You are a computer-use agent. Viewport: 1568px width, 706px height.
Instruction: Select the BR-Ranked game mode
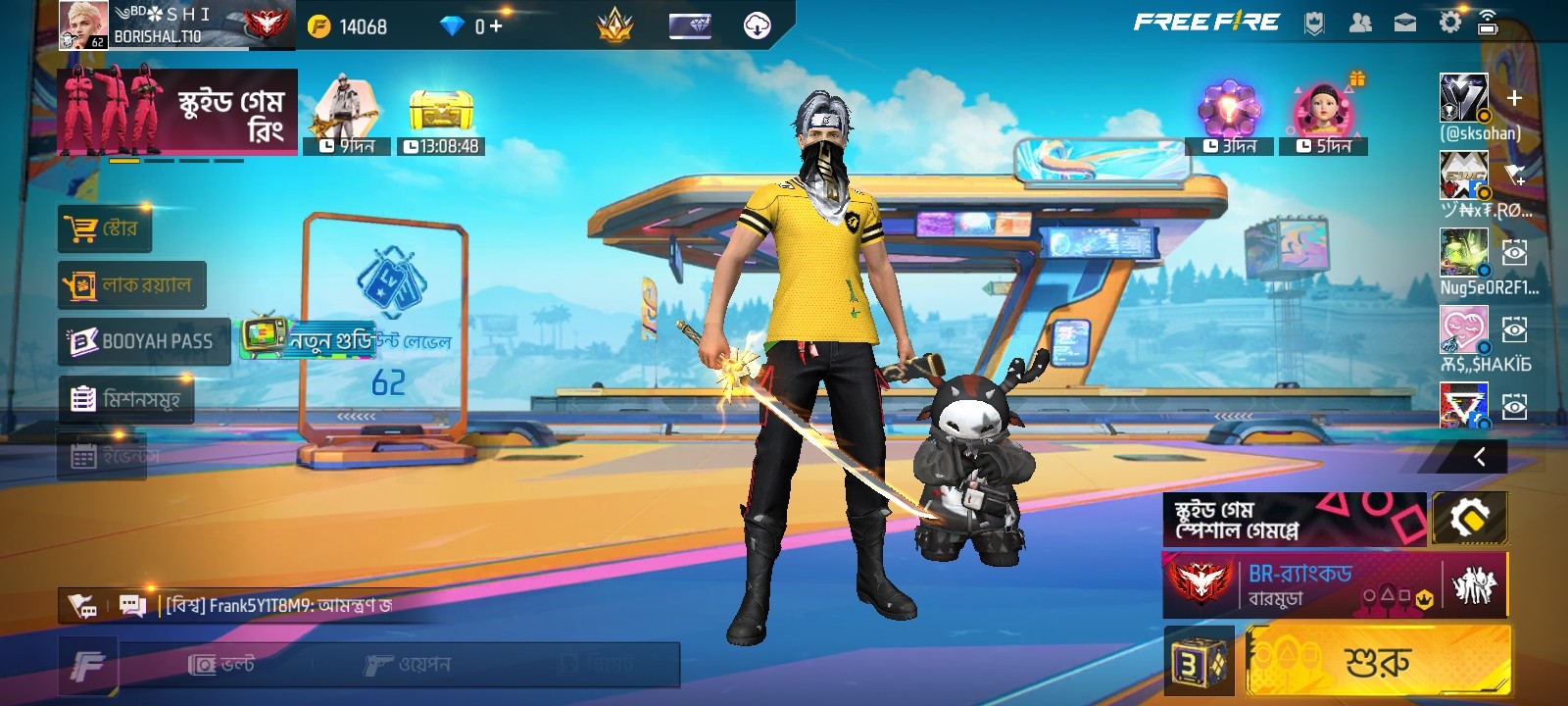tap(1298, 584)
